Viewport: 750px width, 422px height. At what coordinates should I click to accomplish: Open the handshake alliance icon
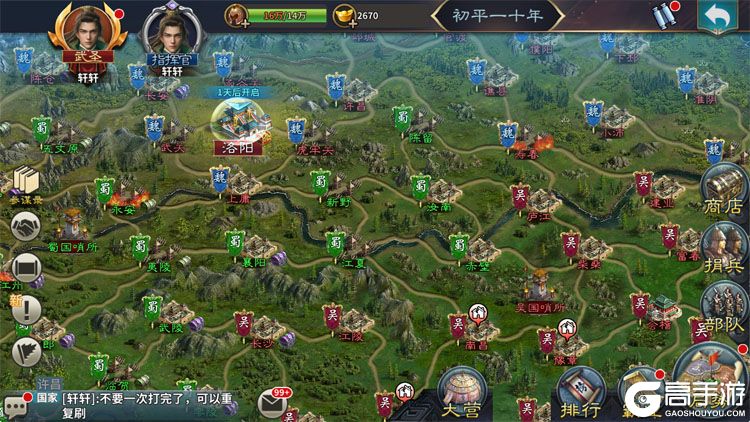coord(26,229)
